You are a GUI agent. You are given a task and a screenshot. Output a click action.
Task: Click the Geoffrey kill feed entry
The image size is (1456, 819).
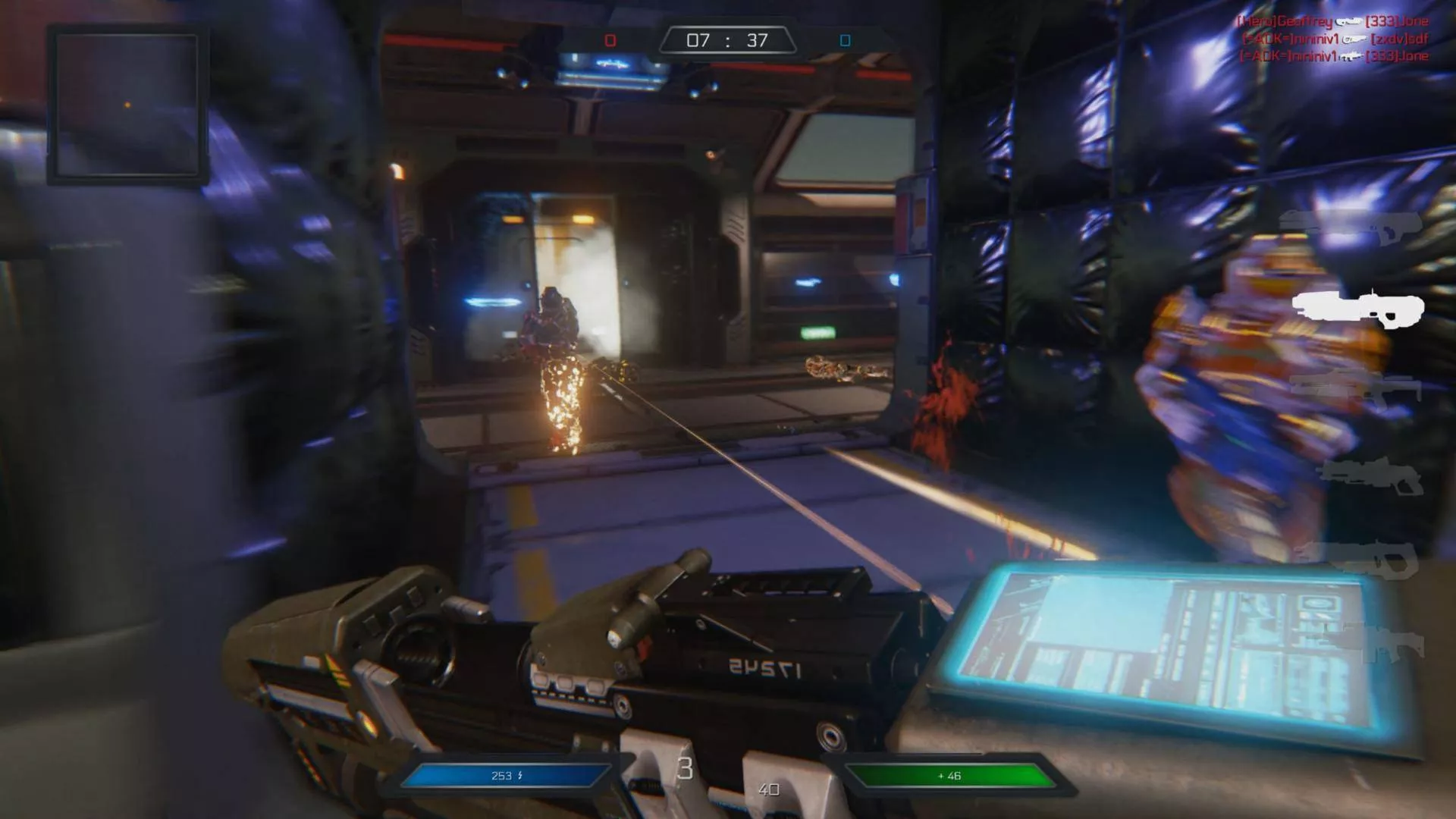click(x=1332, y=22)
